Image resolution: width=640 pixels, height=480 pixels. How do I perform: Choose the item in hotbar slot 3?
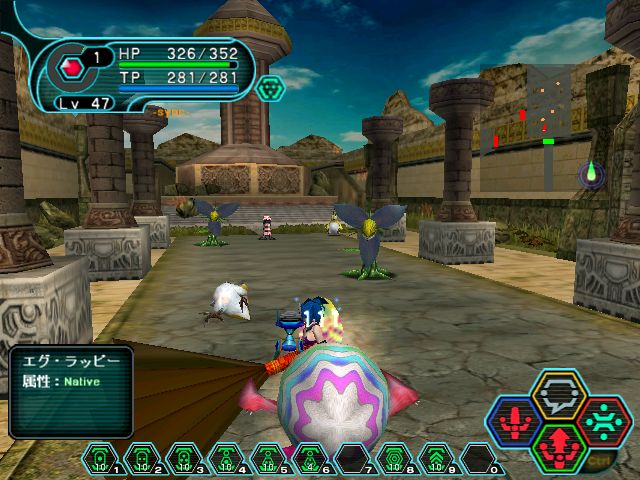click(x=185, y=459)
